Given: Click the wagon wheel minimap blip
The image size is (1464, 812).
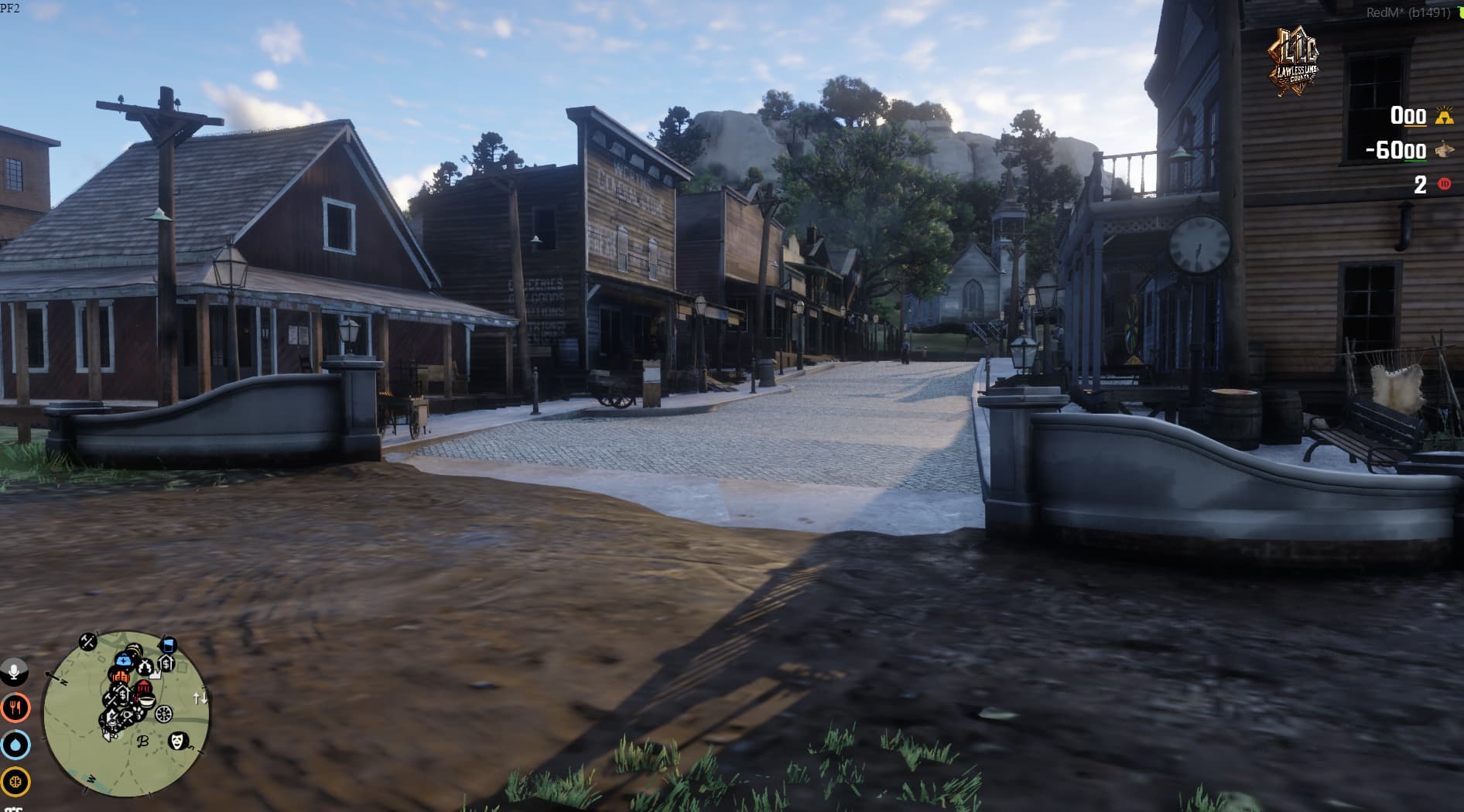Looking at the screenshot, I should pyautogui.click(x=164, y=713).
